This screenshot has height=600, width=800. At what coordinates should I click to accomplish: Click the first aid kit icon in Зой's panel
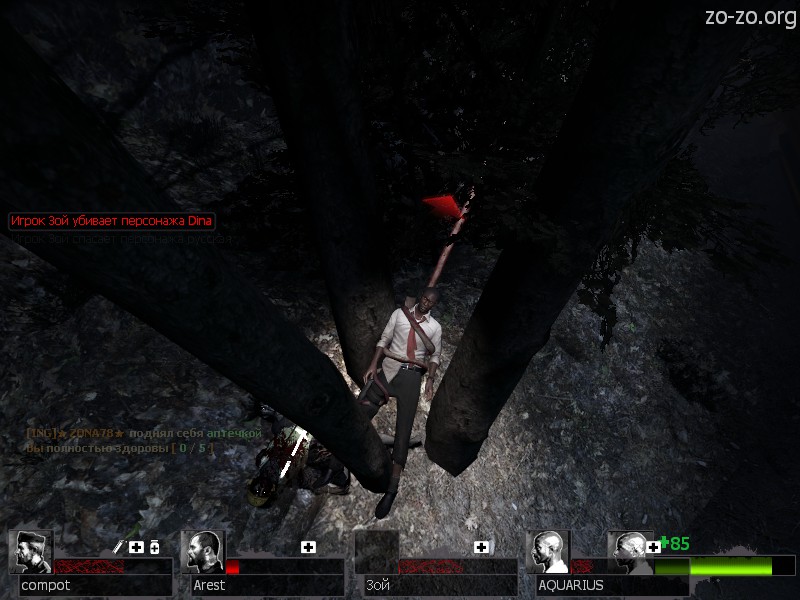481,547
